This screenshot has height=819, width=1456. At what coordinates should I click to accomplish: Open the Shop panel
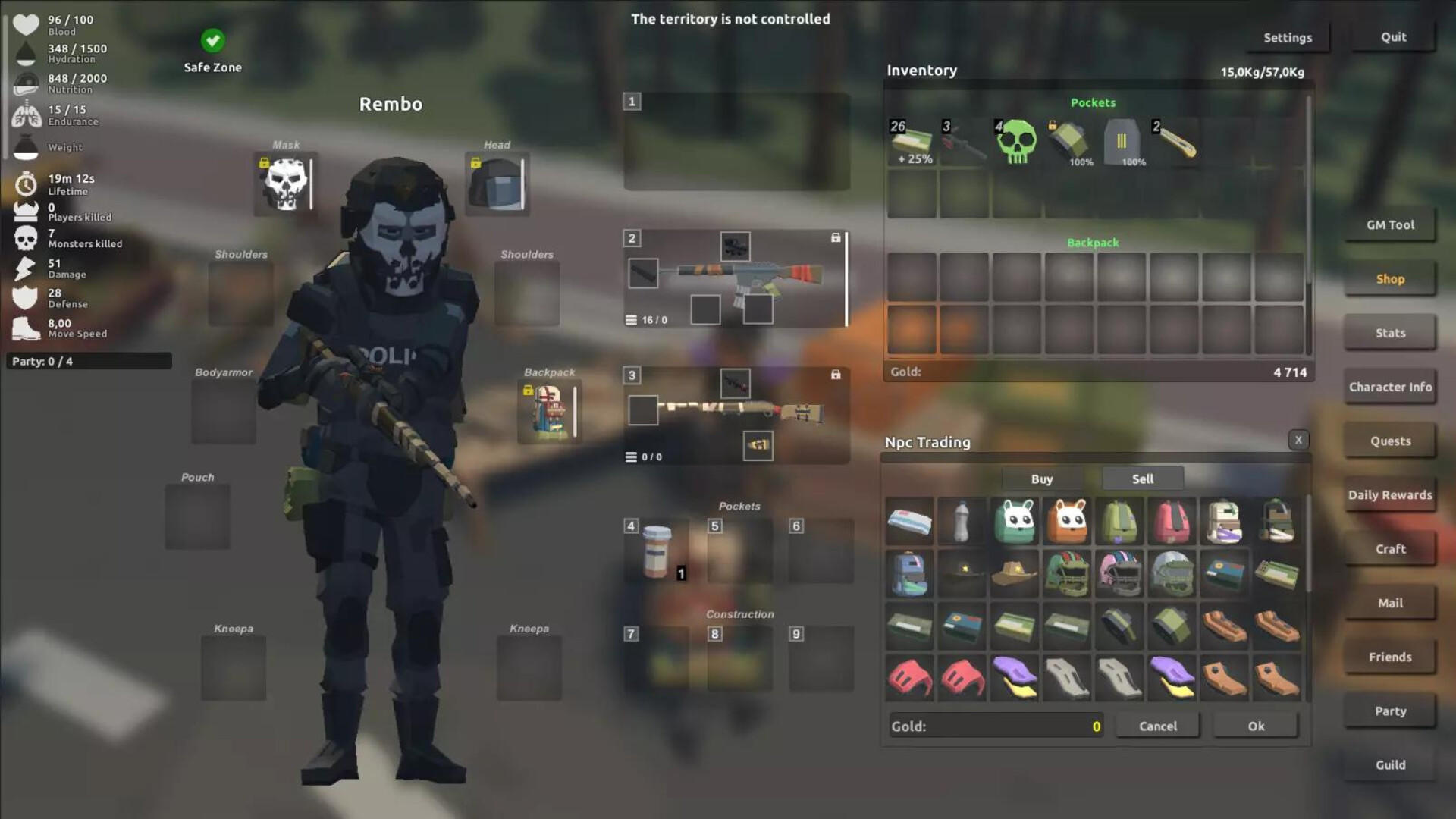tap(1389, 278)
